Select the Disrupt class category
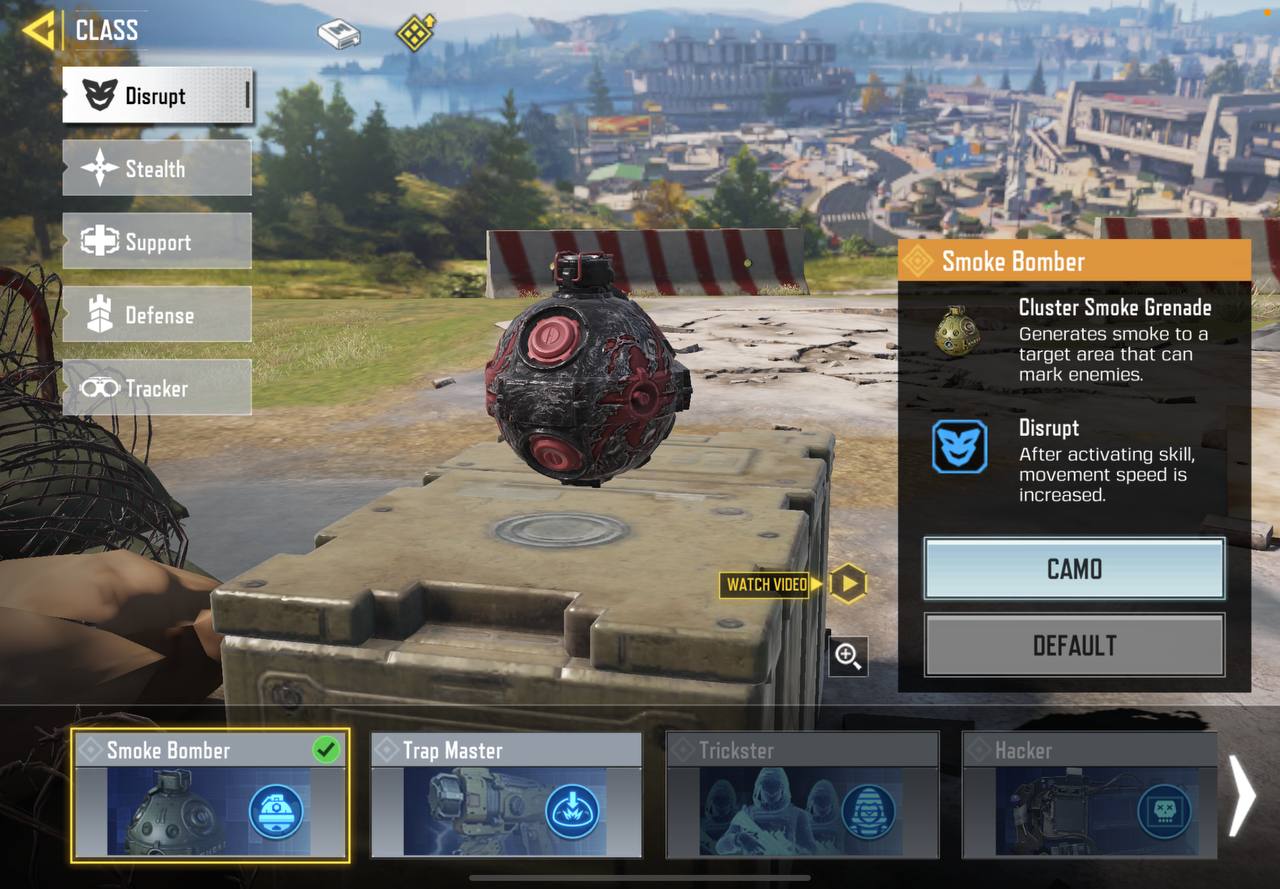Screen dimensions: 1280x889 tap(157, 96)
